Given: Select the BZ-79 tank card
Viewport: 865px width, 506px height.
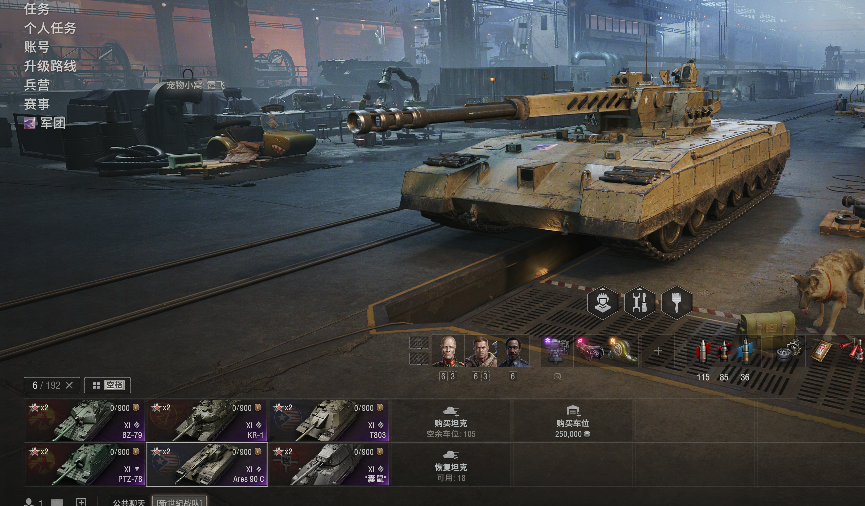Looking at the screenshot, I should (x=85, y=421).
